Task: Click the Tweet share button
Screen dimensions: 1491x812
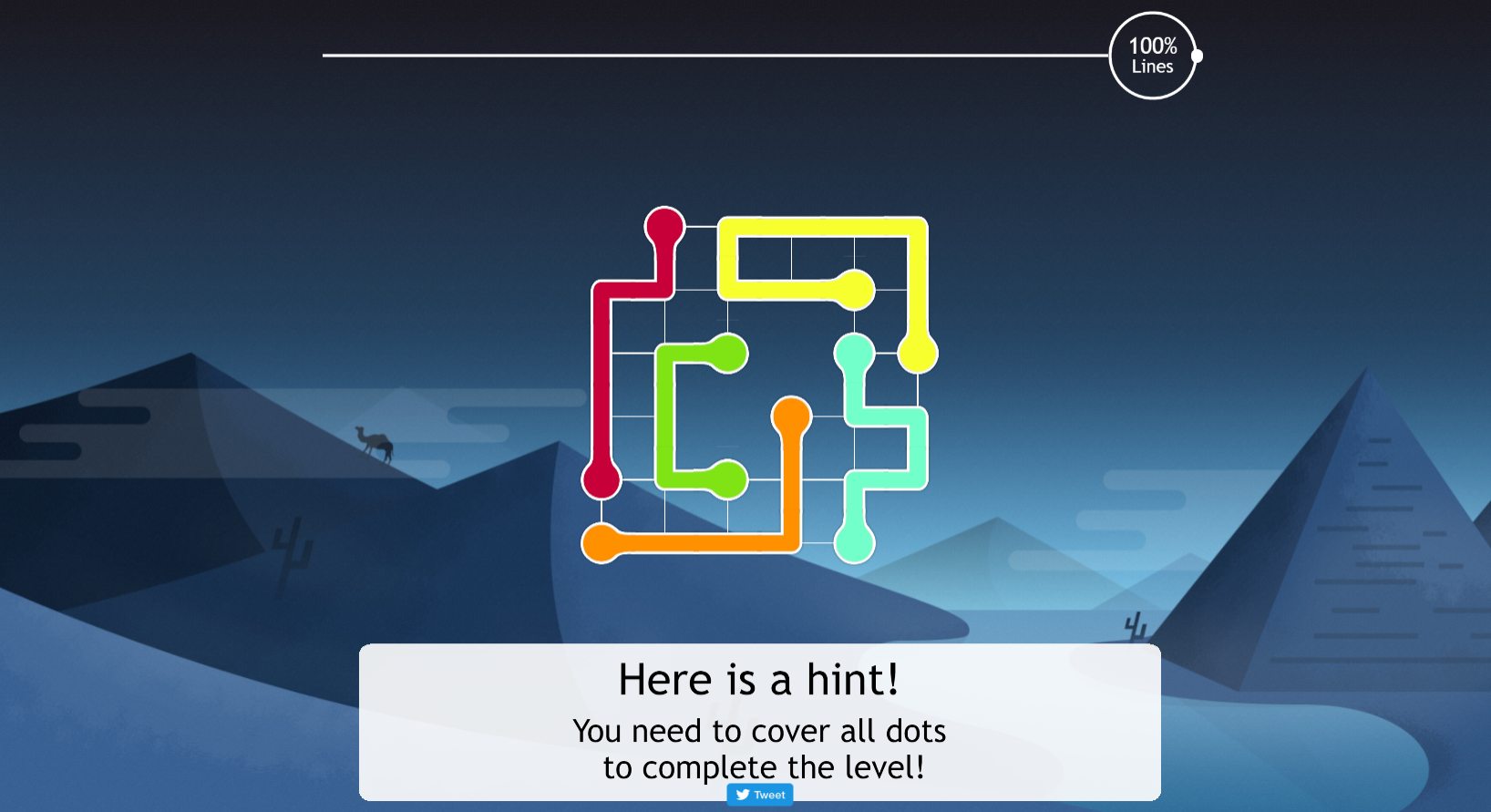Action: 760,795
